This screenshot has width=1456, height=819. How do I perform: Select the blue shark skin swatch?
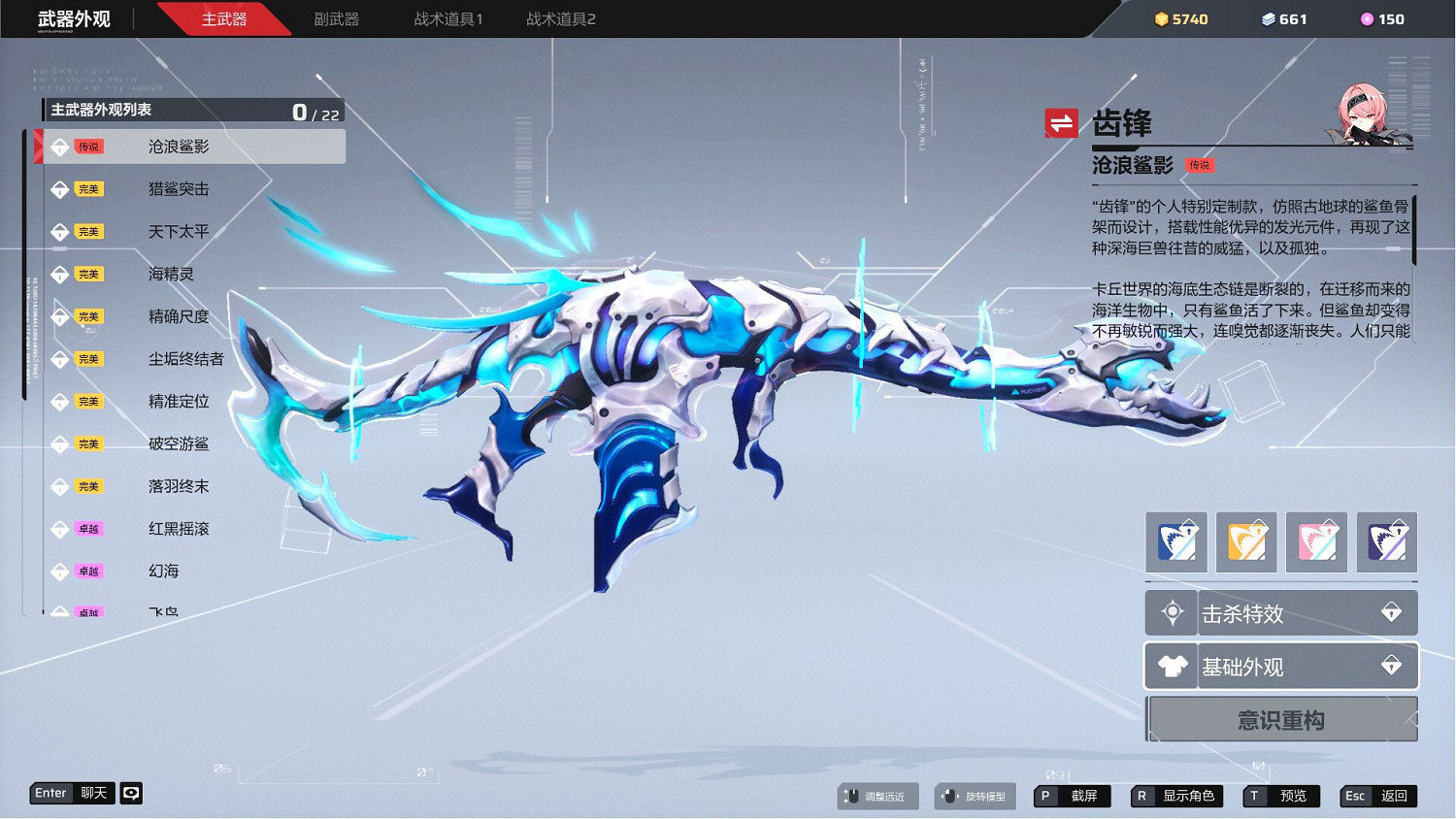tap(1175, 541)
